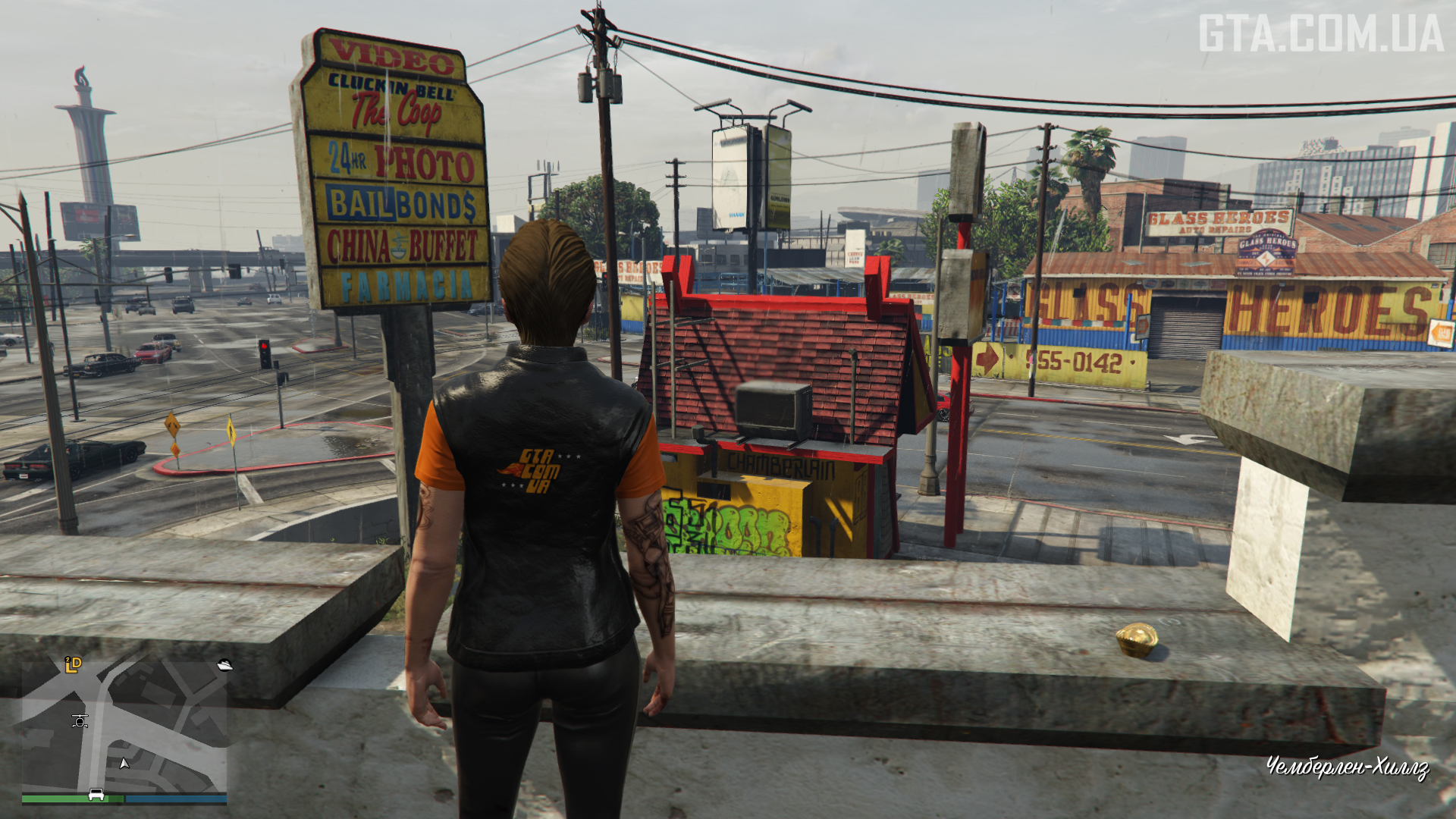1456x819 pixels.
Task: Click the helicopter blip on the minimap
Action: [x=80, y=720]
